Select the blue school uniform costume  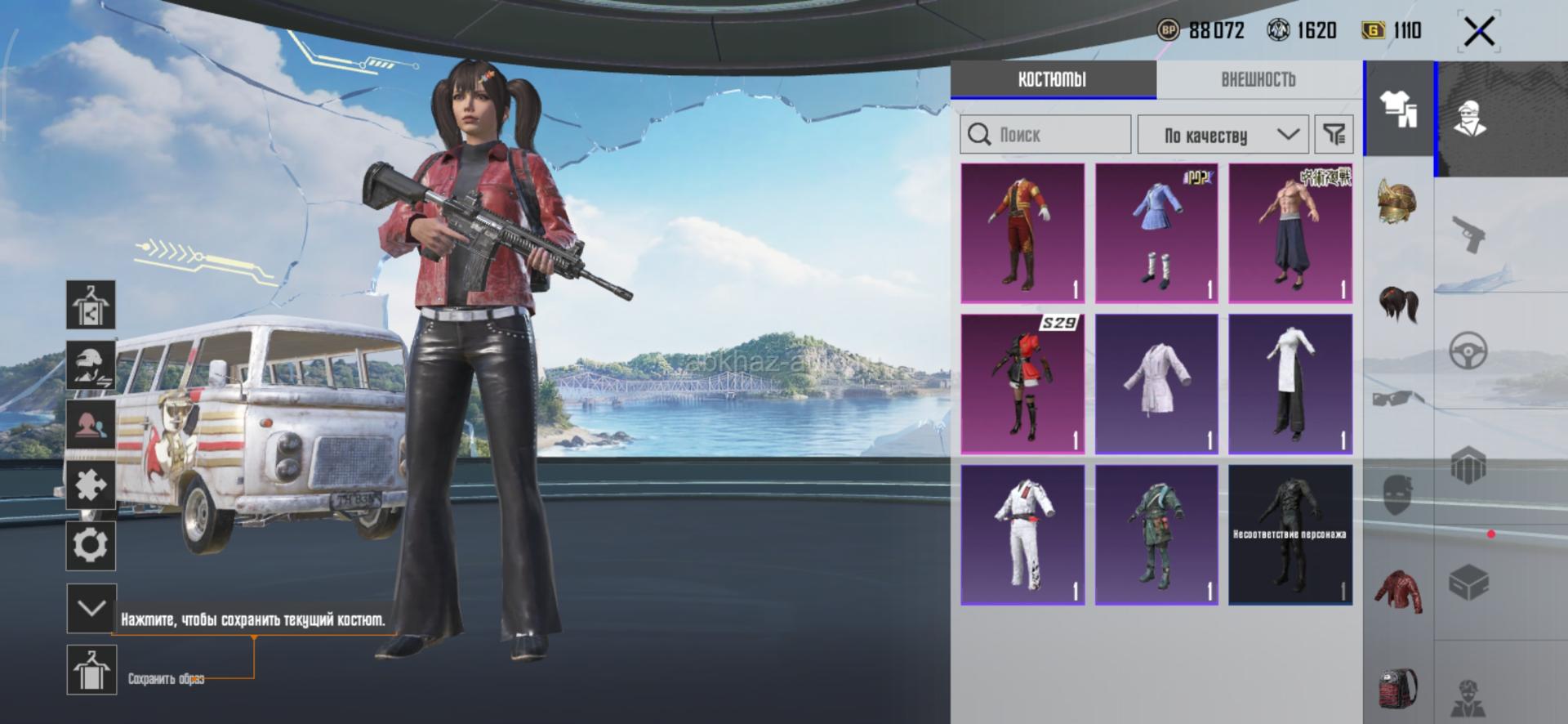[x=1156, y=233]
